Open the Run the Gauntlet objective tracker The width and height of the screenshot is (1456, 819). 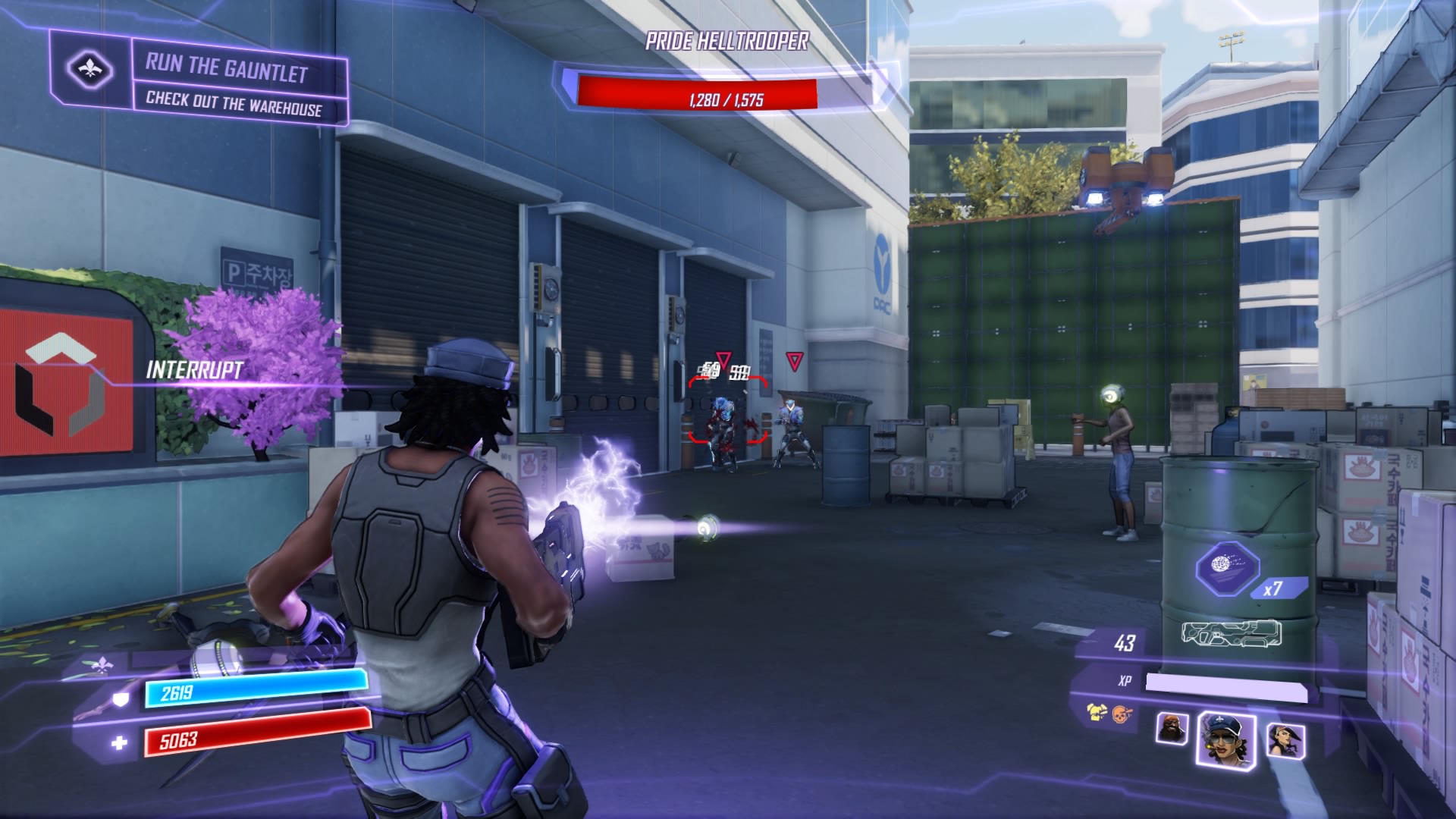click(x=227, y=68)
